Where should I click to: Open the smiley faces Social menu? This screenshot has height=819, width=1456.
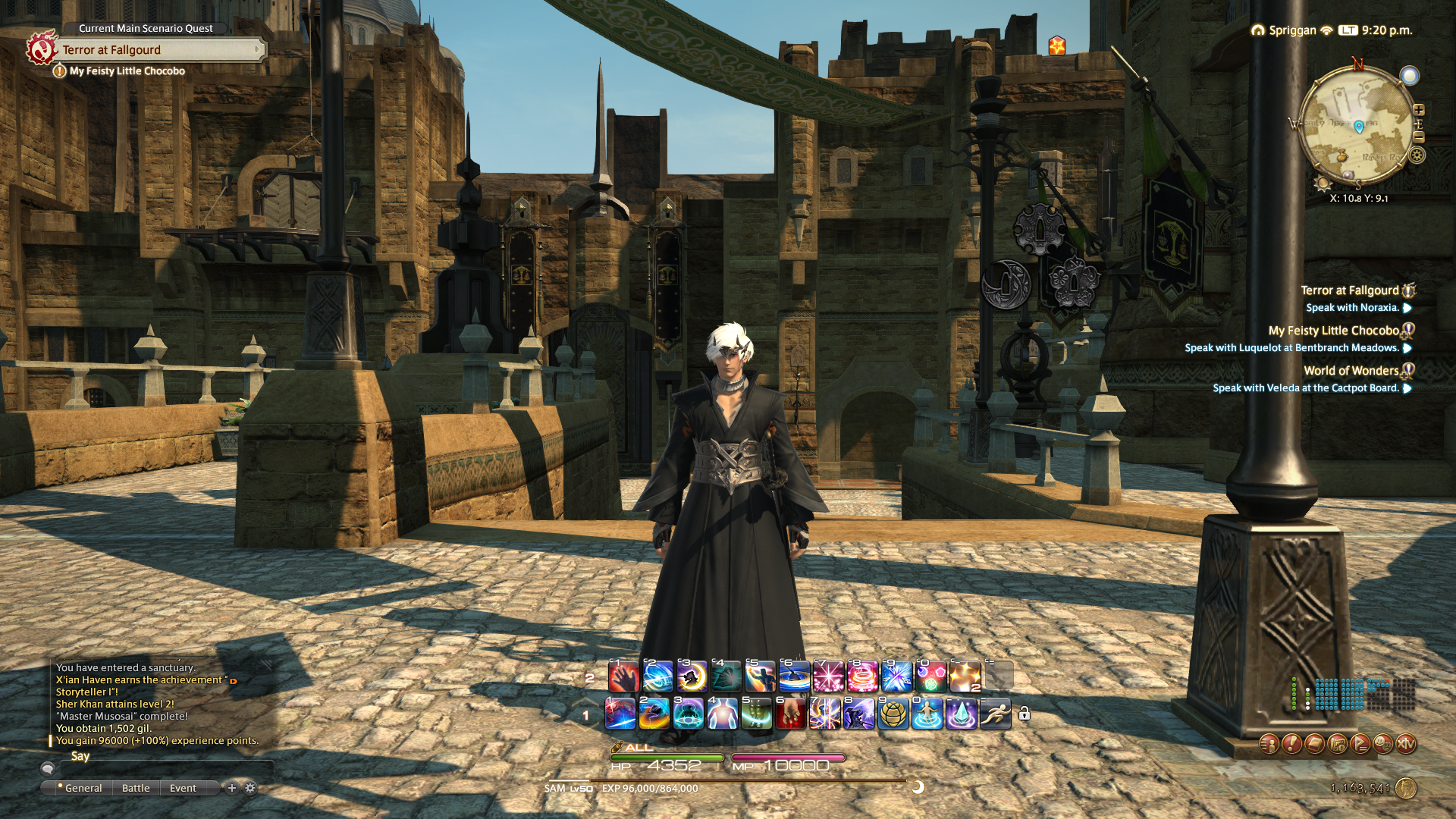click(x=1382, y=744)
